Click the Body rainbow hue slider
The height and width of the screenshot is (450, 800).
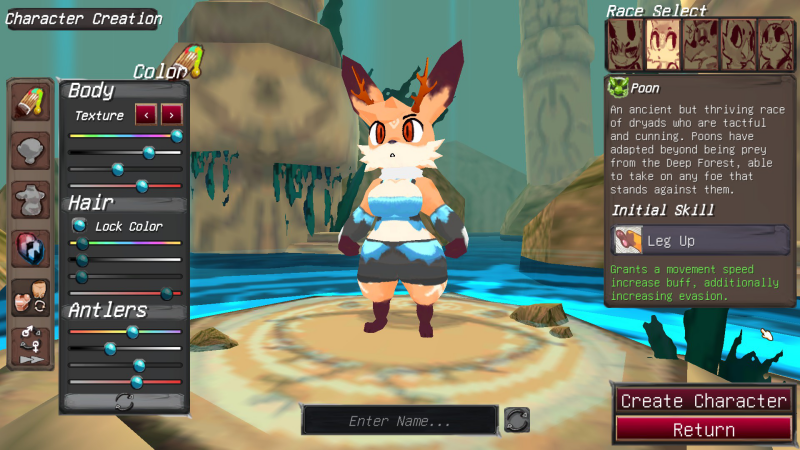(x=125, y=135)
